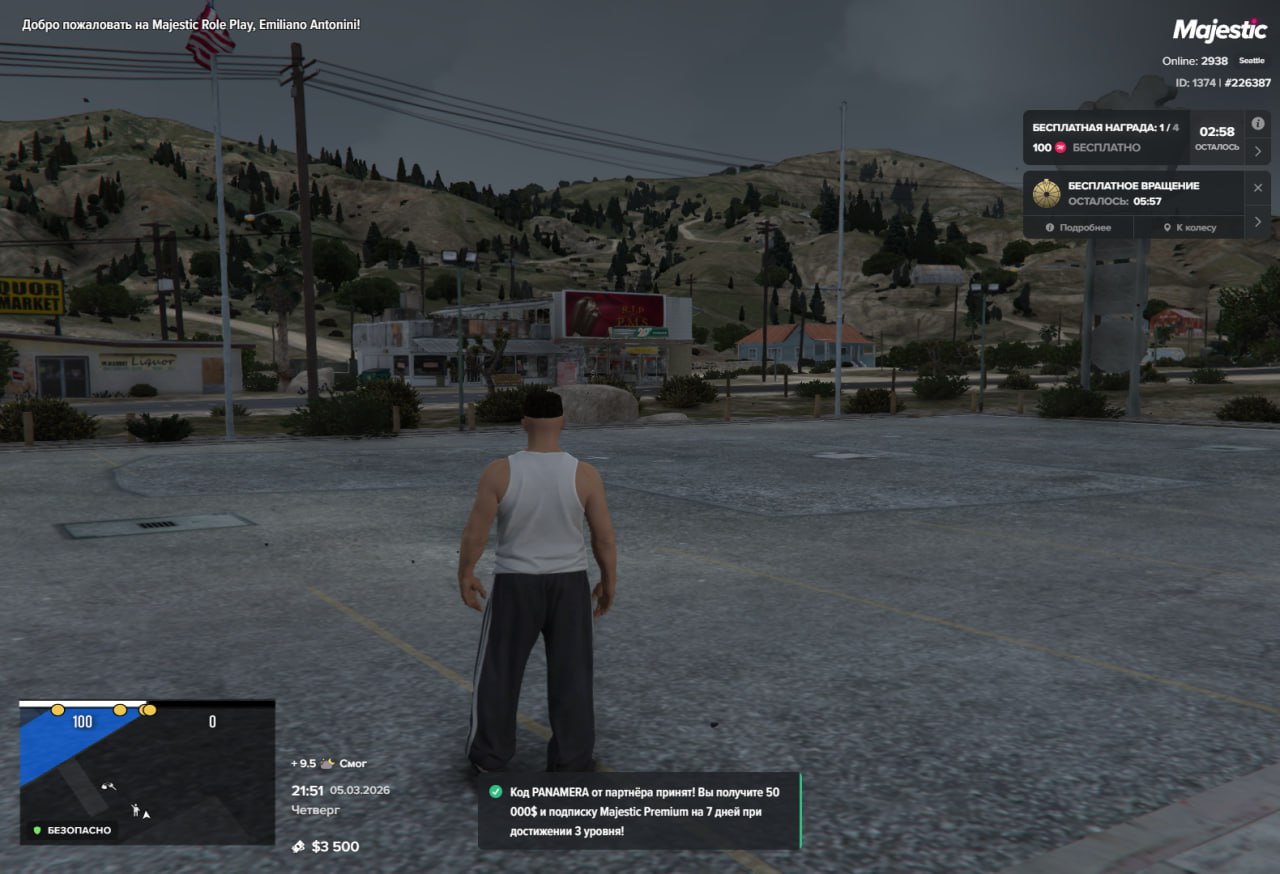Expand the free spin panel arrow

point(1258,221)
